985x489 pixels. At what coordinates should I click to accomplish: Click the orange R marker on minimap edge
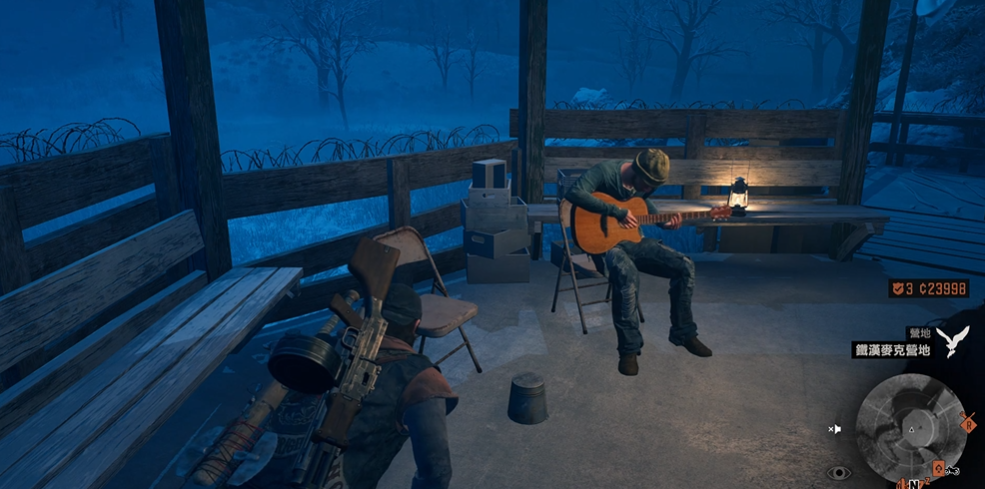(x=967, y=422)
